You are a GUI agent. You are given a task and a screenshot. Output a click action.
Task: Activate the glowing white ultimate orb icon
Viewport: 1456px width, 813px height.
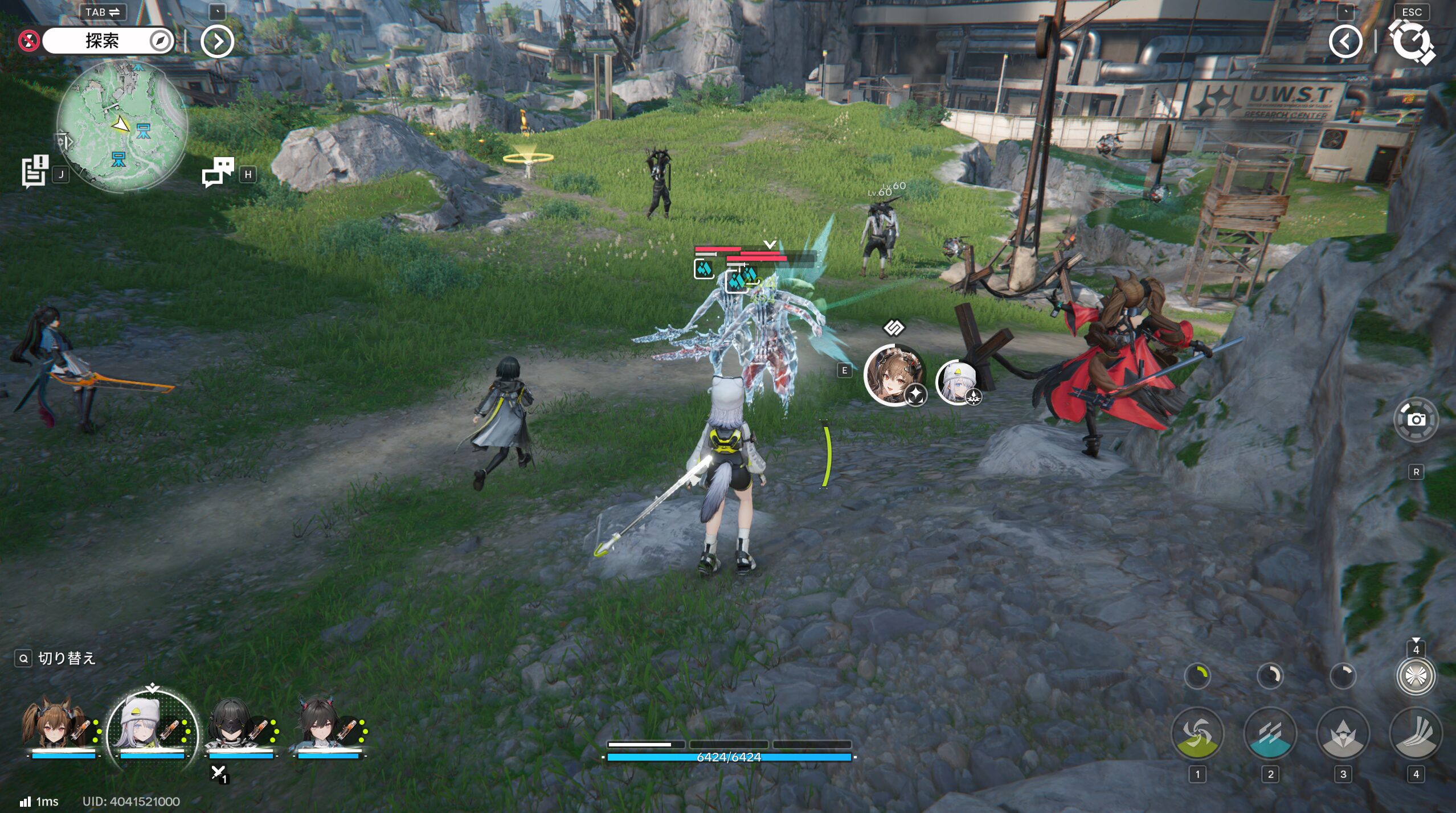(x=1416, y=676)
